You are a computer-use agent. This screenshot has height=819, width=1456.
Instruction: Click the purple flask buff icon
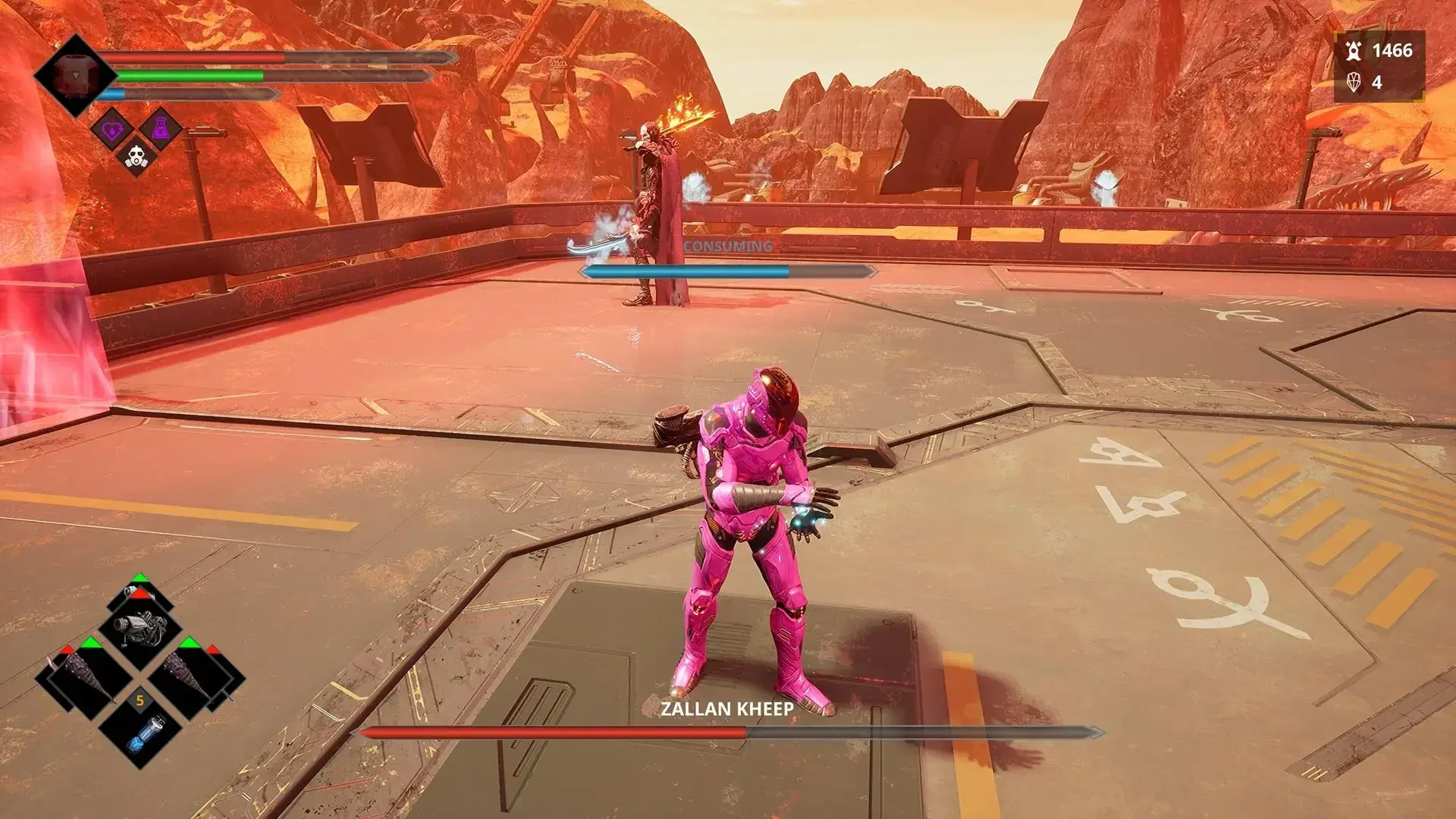pos(161,127)
